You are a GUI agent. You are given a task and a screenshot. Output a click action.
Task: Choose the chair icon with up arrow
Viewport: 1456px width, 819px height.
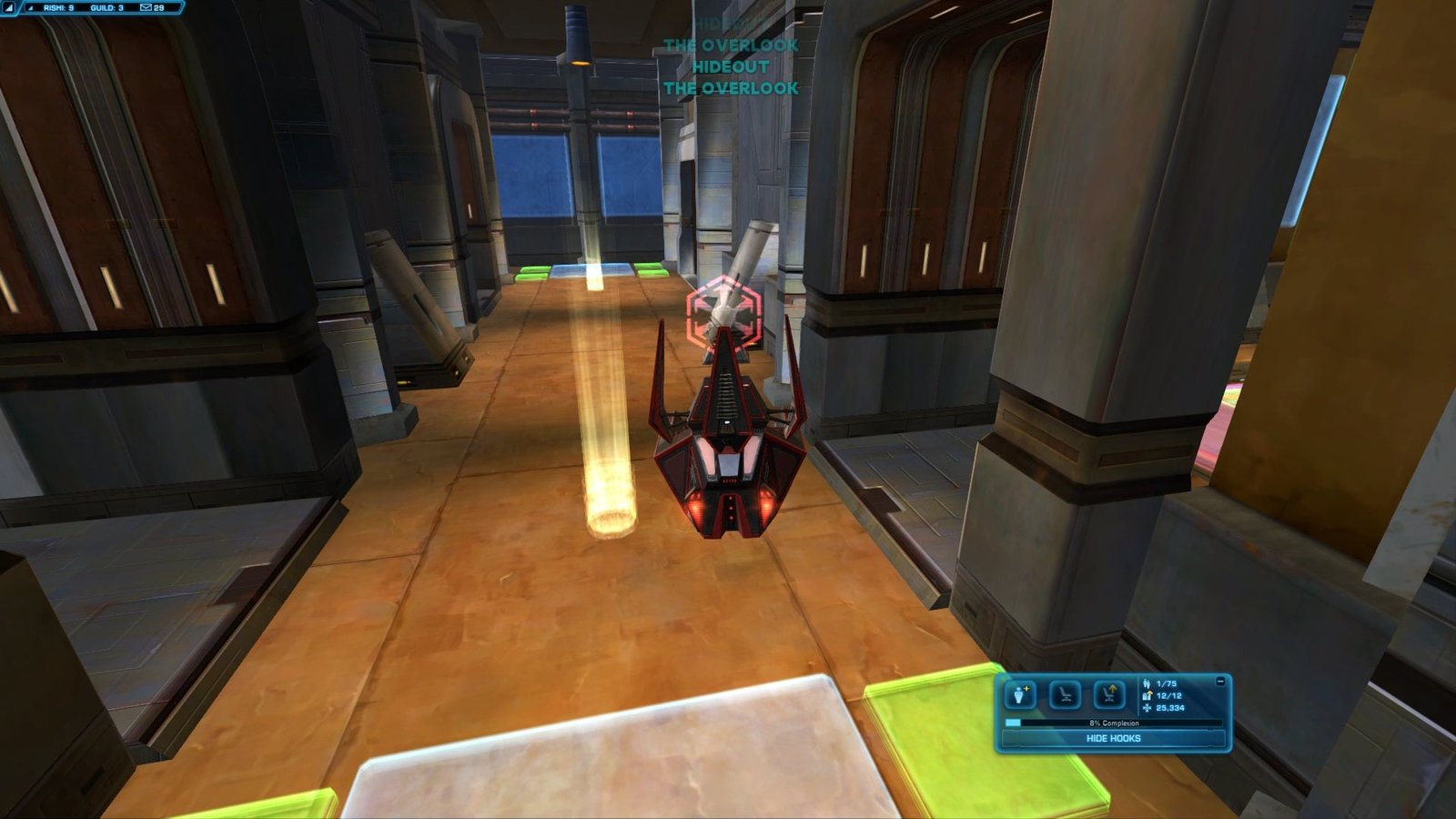tap(1109, 695)
